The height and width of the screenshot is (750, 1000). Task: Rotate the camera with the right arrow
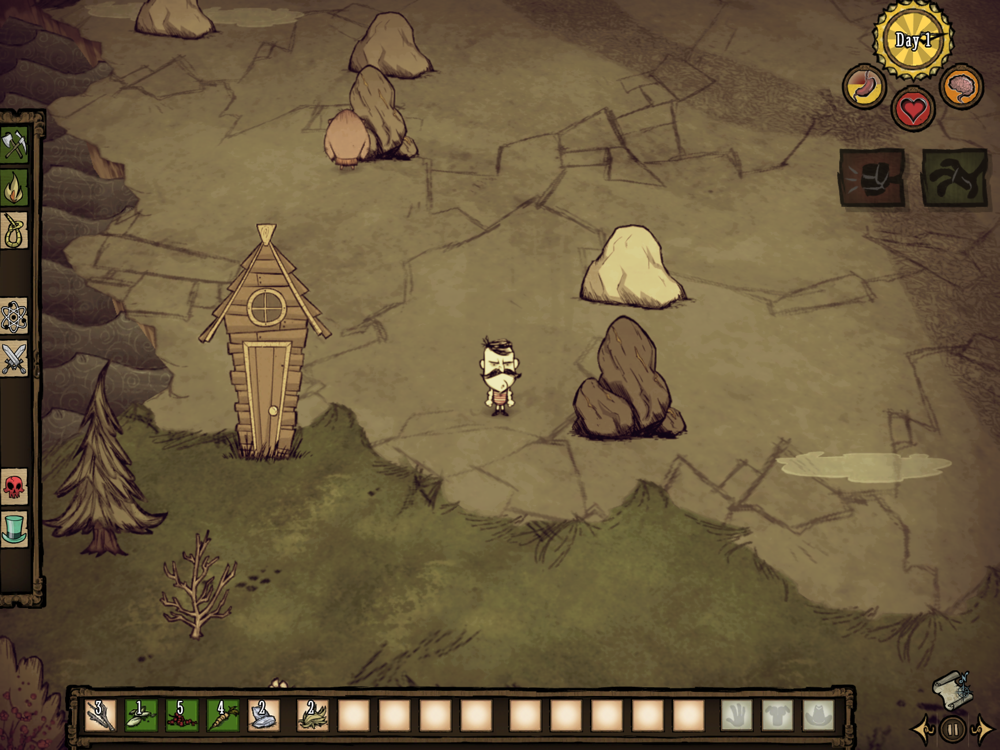click(982, 728)
